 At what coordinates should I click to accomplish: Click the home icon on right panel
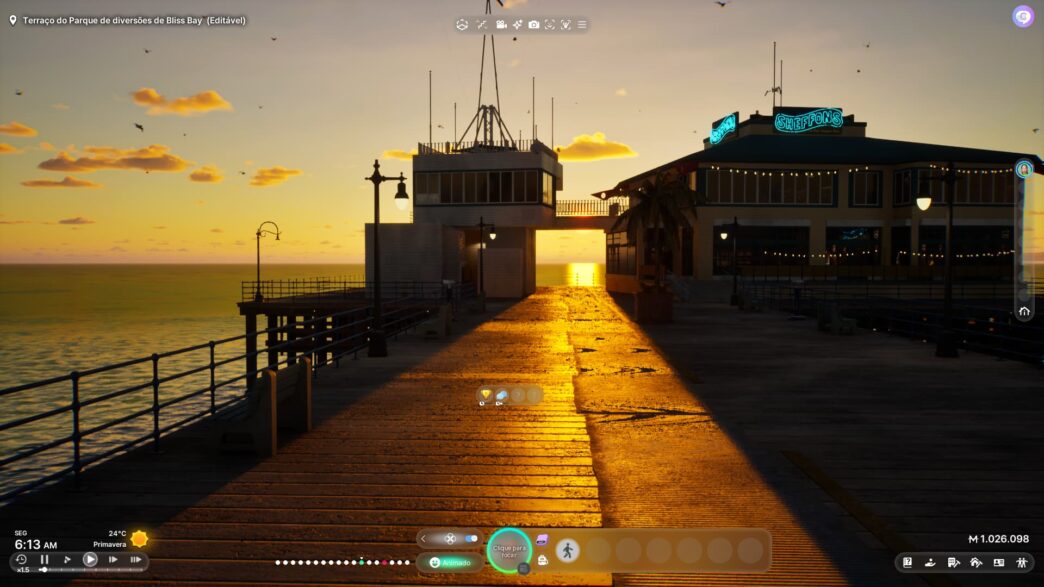point(1024,311)
